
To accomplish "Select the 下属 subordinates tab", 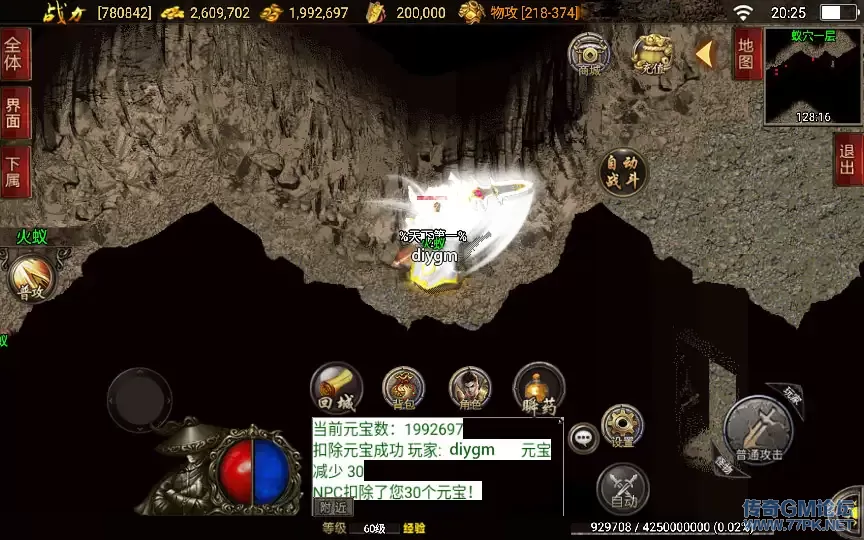I will [x=14, y=172].
